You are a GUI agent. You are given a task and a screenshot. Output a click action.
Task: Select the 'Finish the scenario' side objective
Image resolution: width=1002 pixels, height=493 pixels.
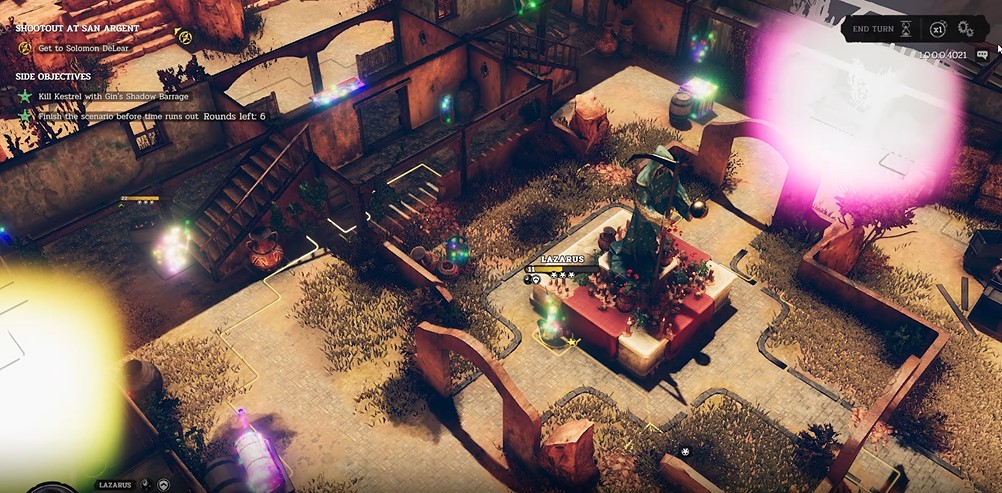coord(118,116)
